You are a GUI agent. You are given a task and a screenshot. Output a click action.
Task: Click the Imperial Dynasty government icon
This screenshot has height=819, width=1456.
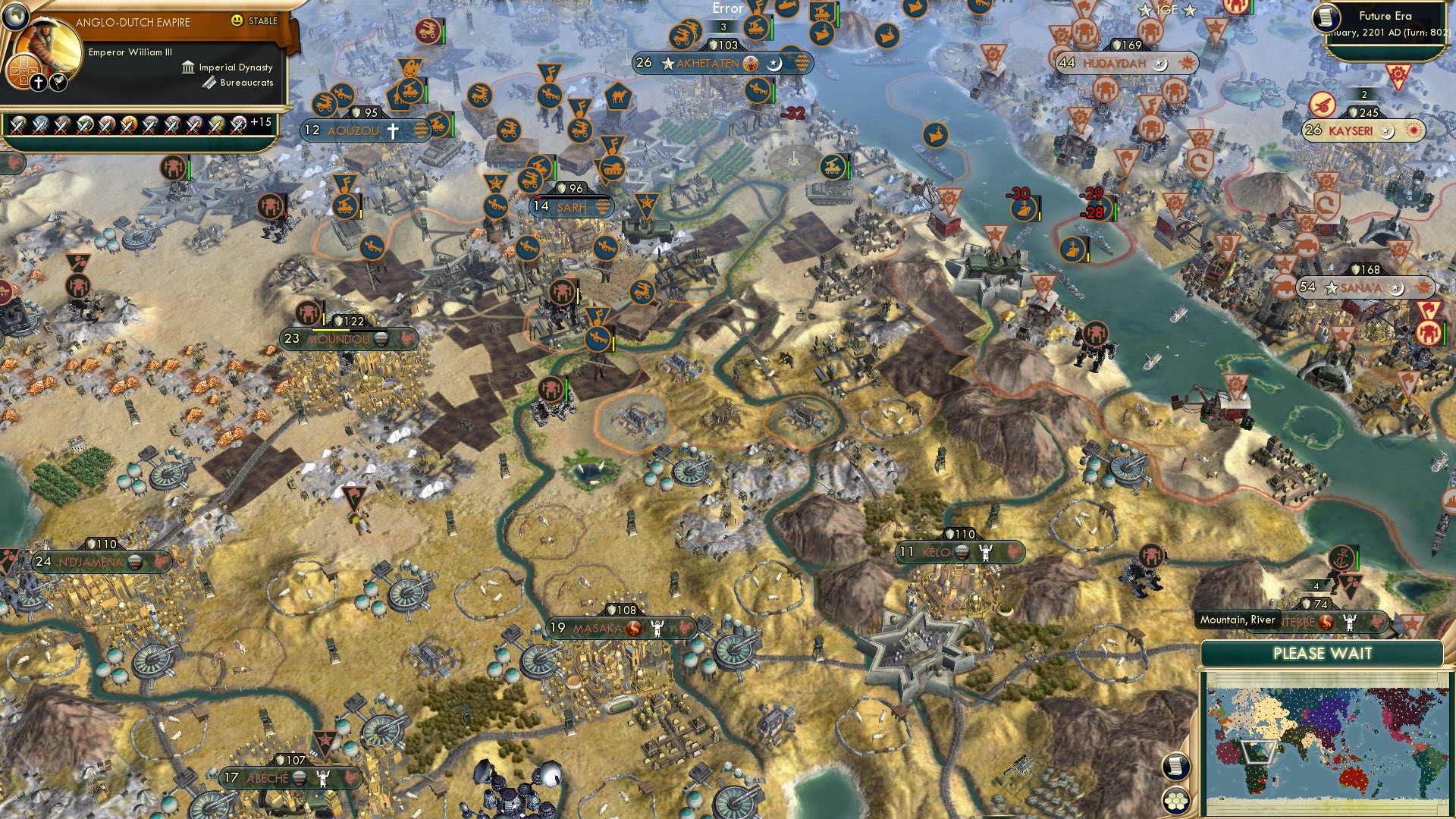(x=187, y=67)
